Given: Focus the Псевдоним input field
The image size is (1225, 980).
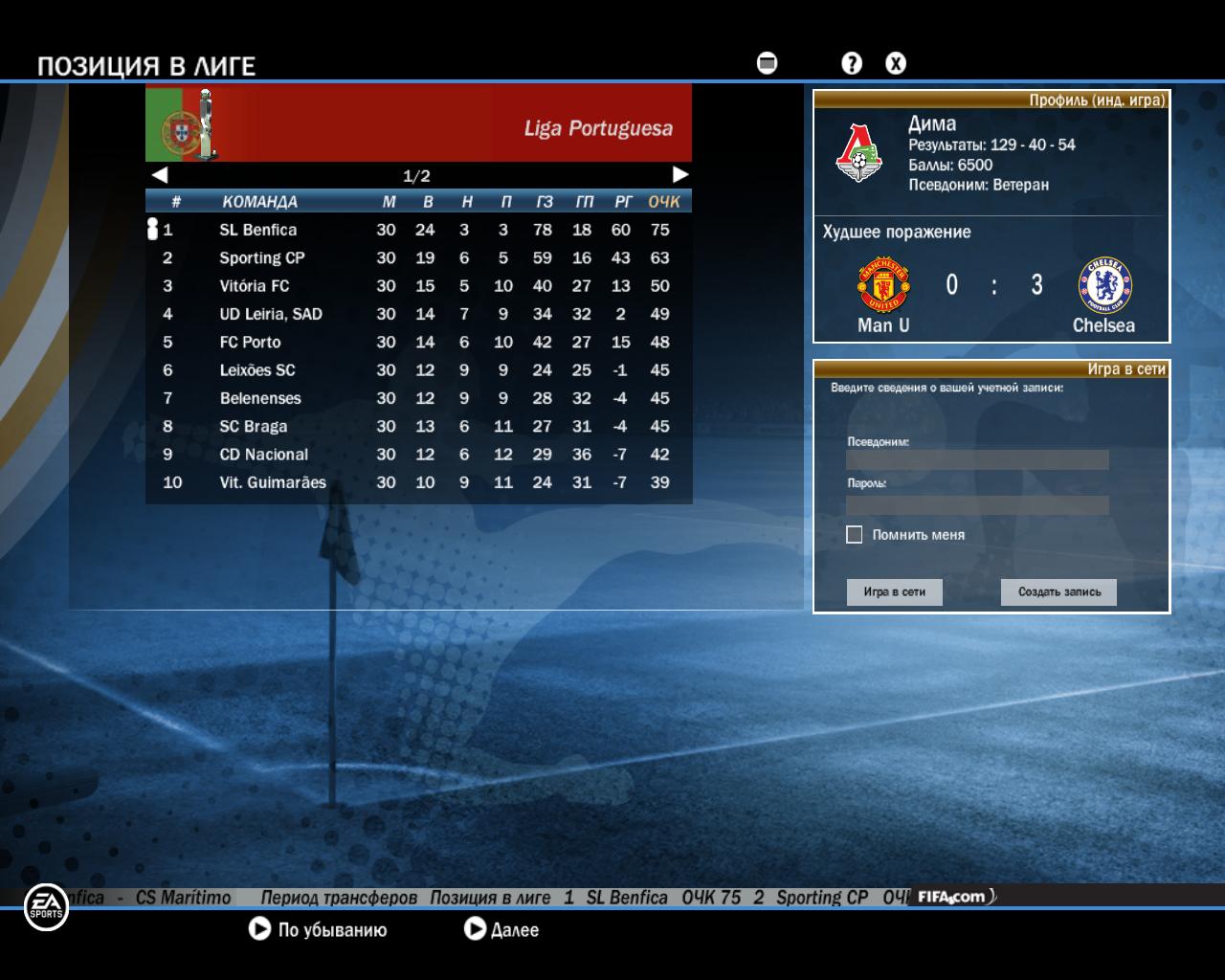Looking at the screenshot, I should coord(977,459).
